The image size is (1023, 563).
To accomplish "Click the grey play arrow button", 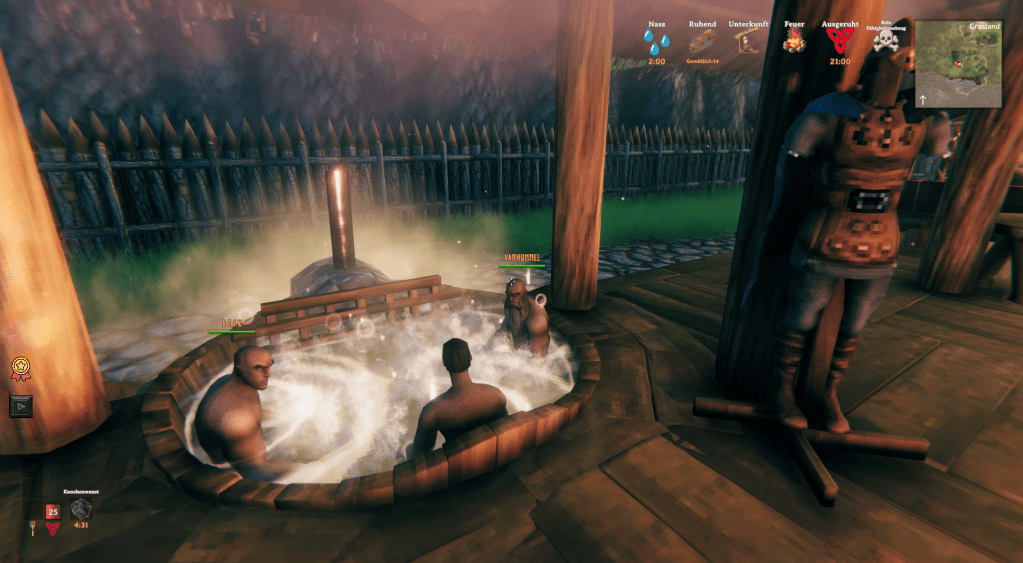I will pos(21,405).
